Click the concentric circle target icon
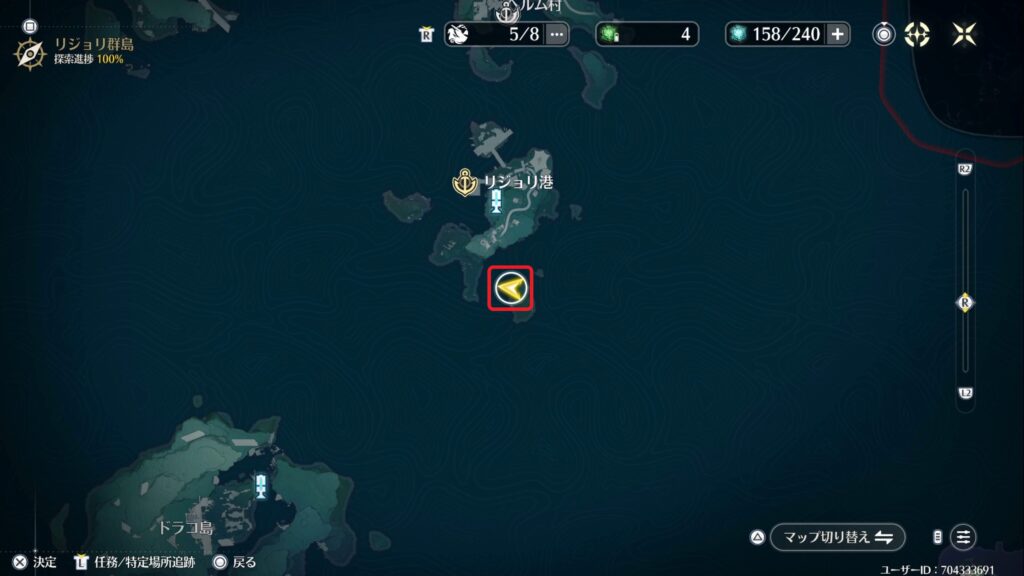The image size is (1024, 576). [884, 34]
